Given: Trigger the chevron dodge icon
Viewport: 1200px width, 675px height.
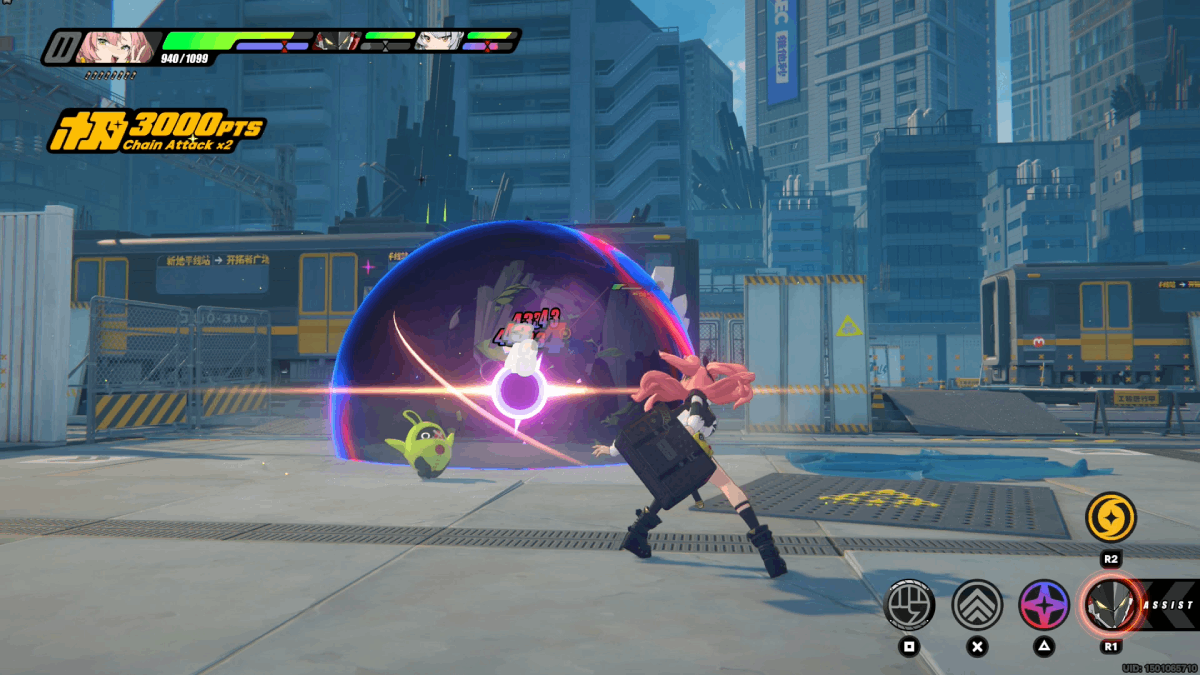Looking at the screenshot, I should click(977, 604).
